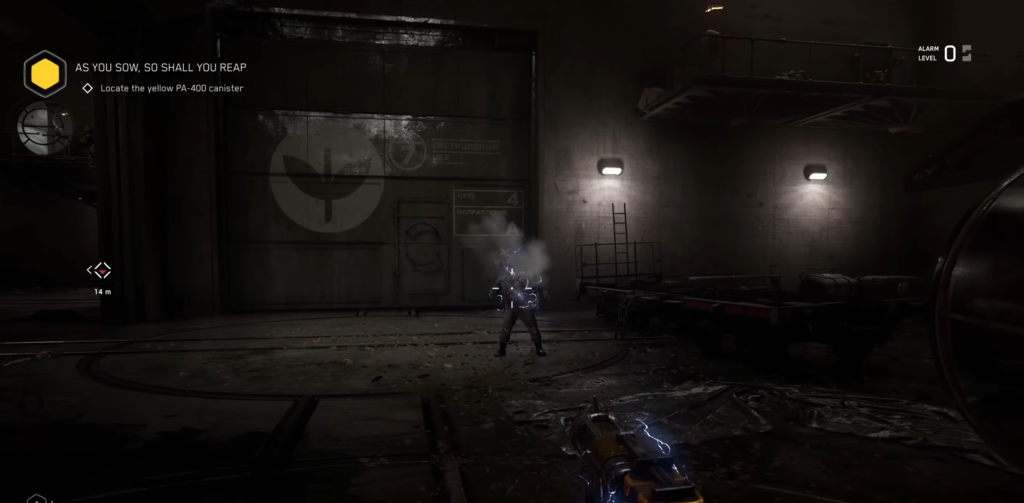1024x503 pixels.
Task: Click the alarm level indicator icon
Action: [966, 53]
